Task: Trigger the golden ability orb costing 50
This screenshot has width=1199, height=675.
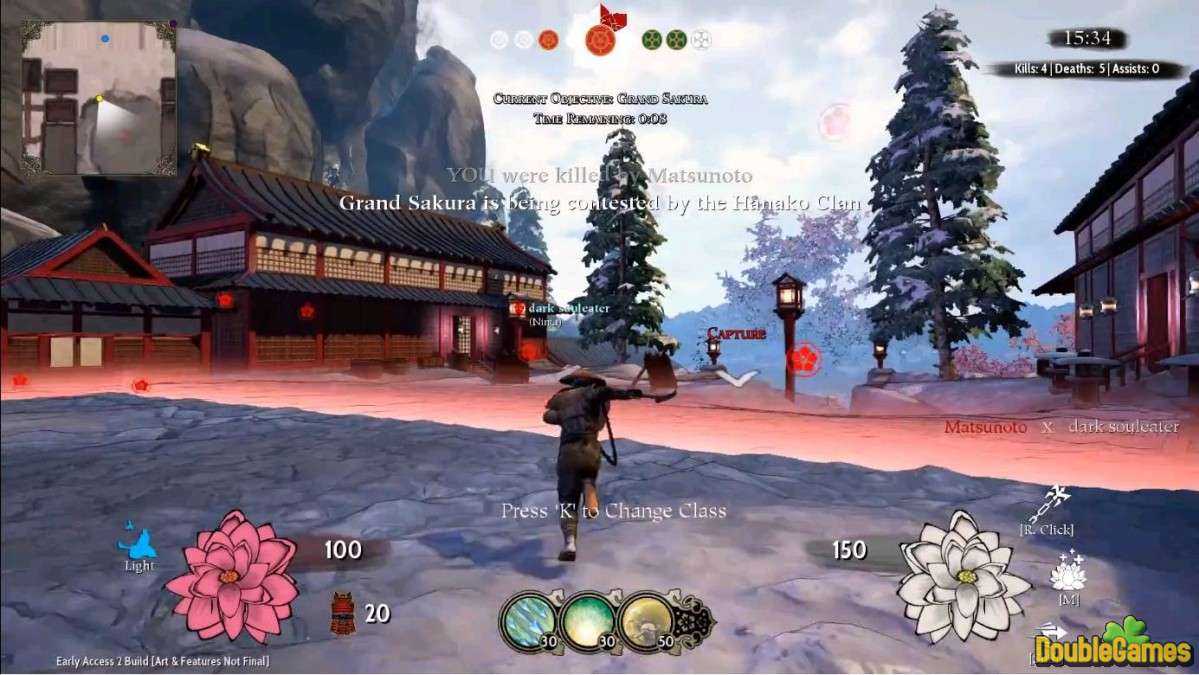Action: 644,619
